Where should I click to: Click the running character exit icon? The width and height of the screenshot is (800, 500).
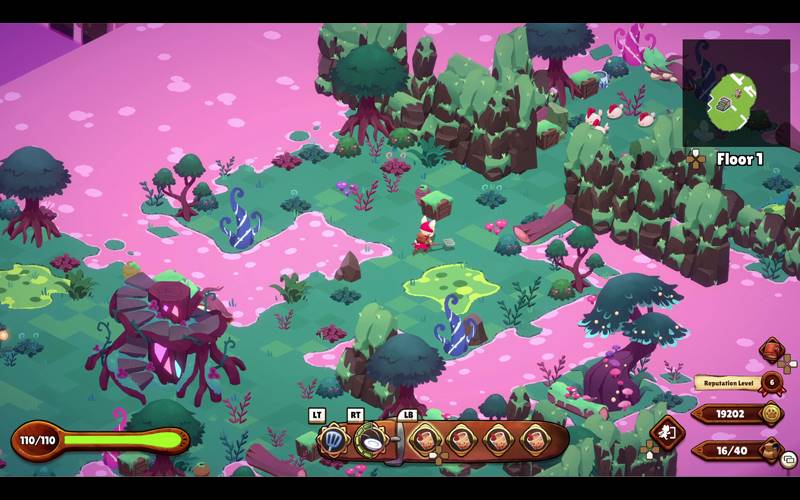tap(665, 433)
